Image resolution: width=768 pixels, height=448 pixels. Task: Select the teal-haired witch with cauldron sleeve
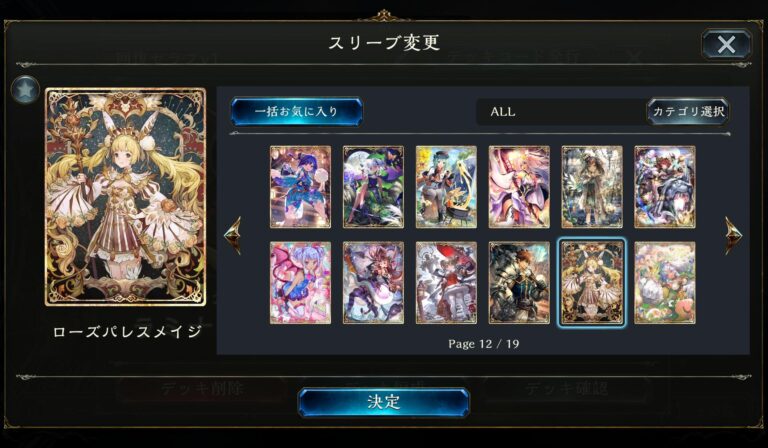pos(446,187)
